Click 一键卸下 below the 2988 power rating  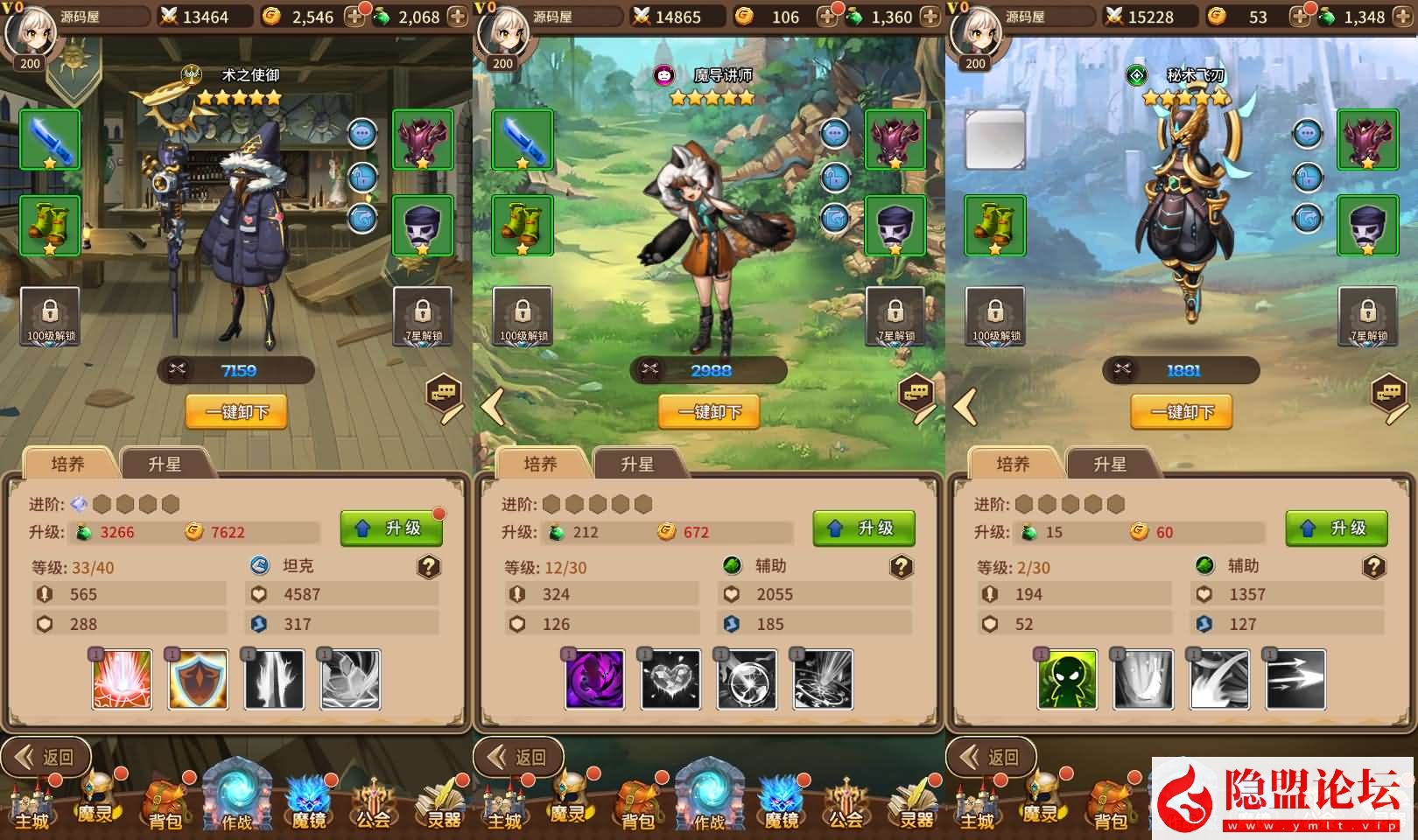709,412
